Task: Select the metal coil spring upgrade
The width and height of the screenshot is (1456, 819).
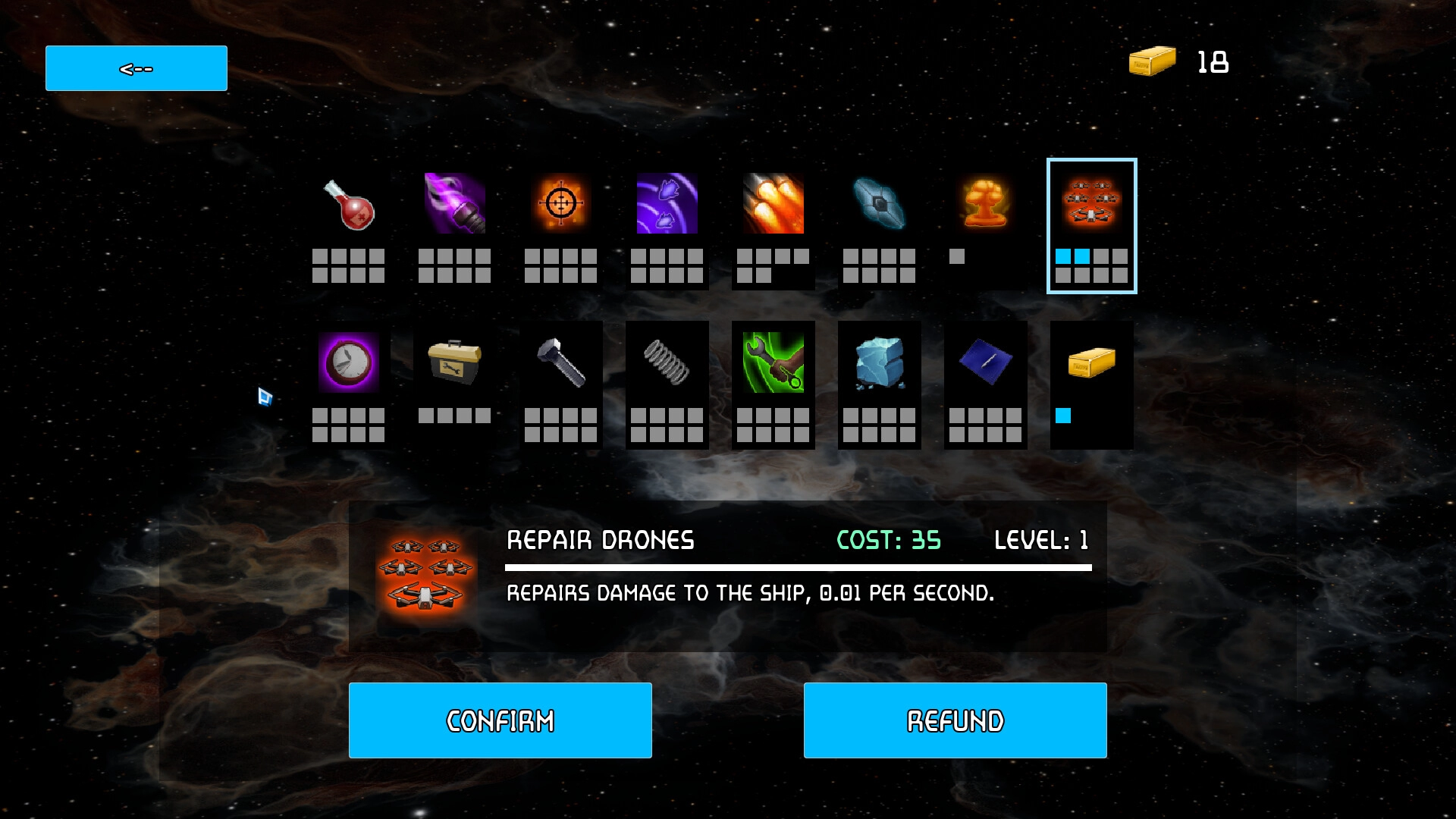Action: (667, 362)
